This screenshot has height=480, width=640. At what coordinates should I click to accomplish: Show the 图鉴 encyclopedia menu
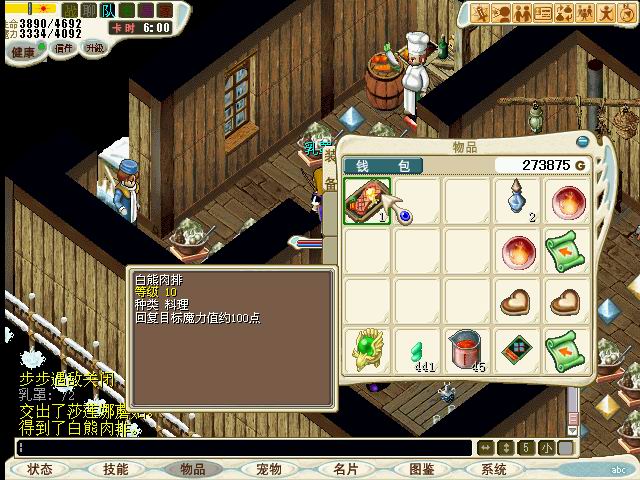tap(421, 469)
